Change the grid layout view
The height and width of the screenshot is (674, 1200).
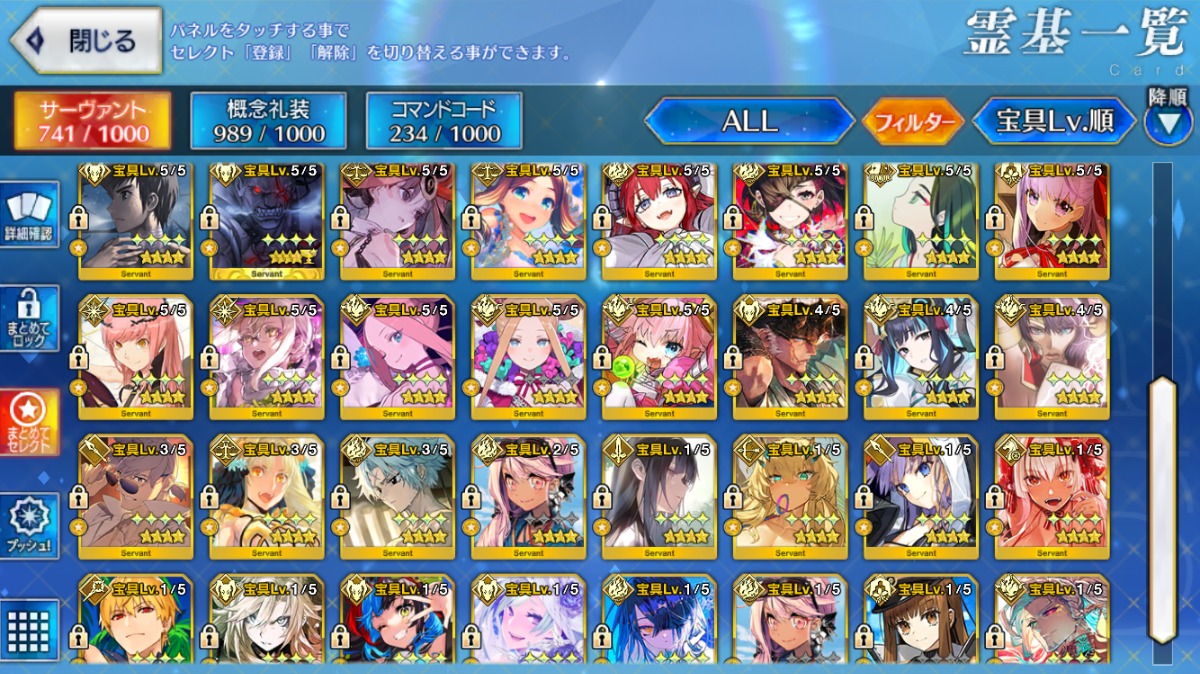pos(29,630)
